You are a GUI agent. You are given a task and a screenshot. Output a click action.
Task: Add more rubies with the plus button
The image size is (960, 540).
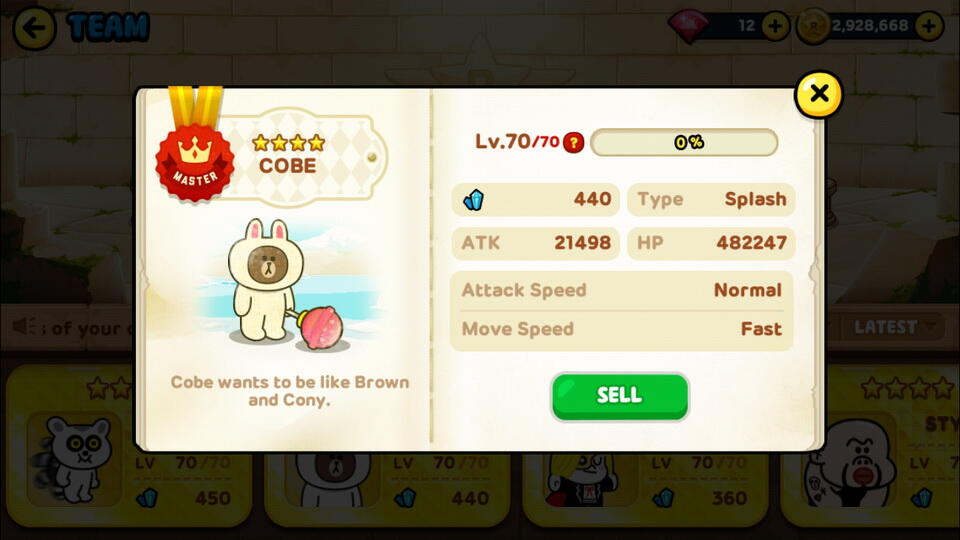(775, 26)
